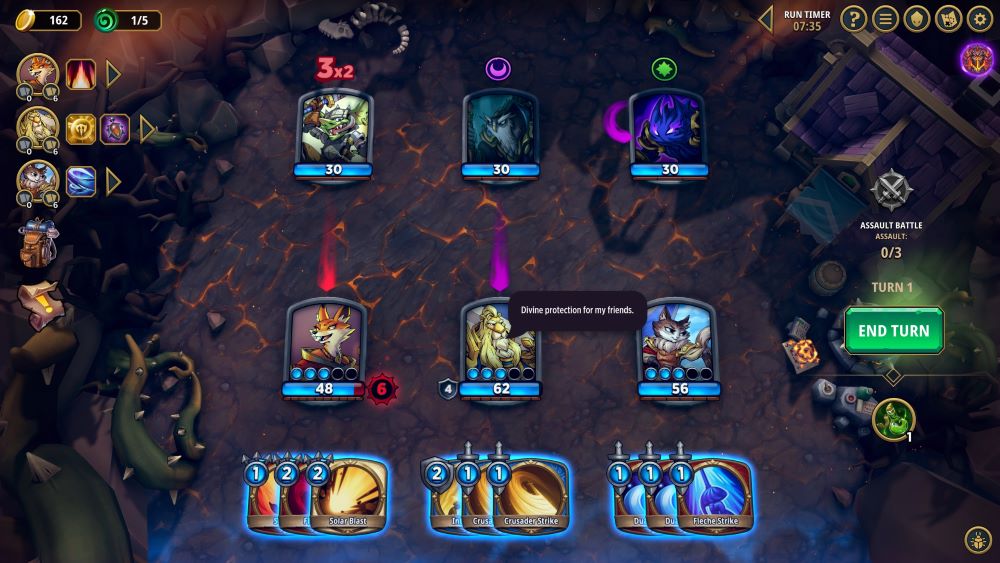This screenshot has height=563, width=1000.
Task: Select the owl-cat hero portrait in party list
Action: pyautogui.click(x=37, y=181)
